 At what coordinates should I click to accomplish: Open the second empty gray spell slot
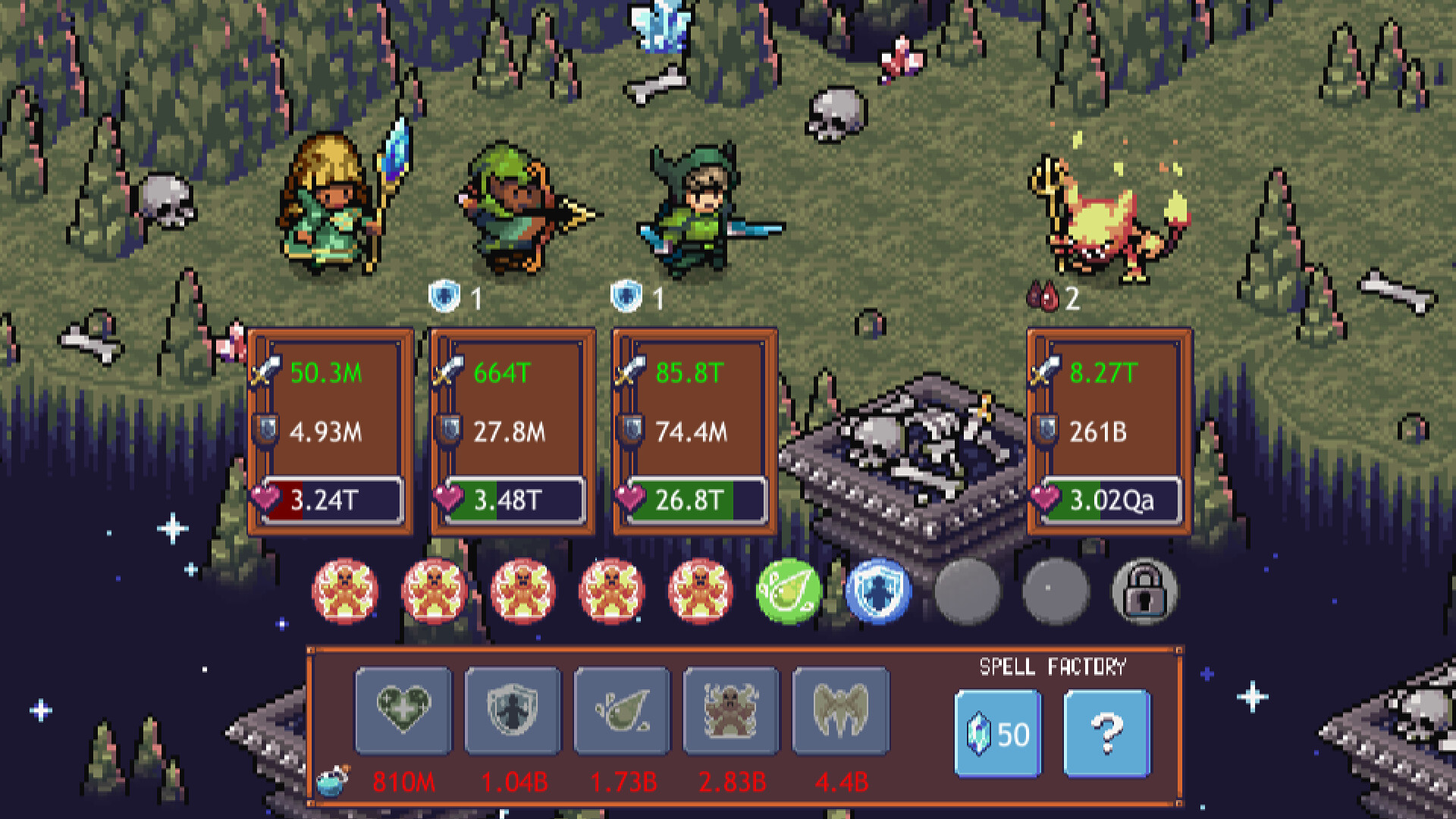[x=1055, y=593]
